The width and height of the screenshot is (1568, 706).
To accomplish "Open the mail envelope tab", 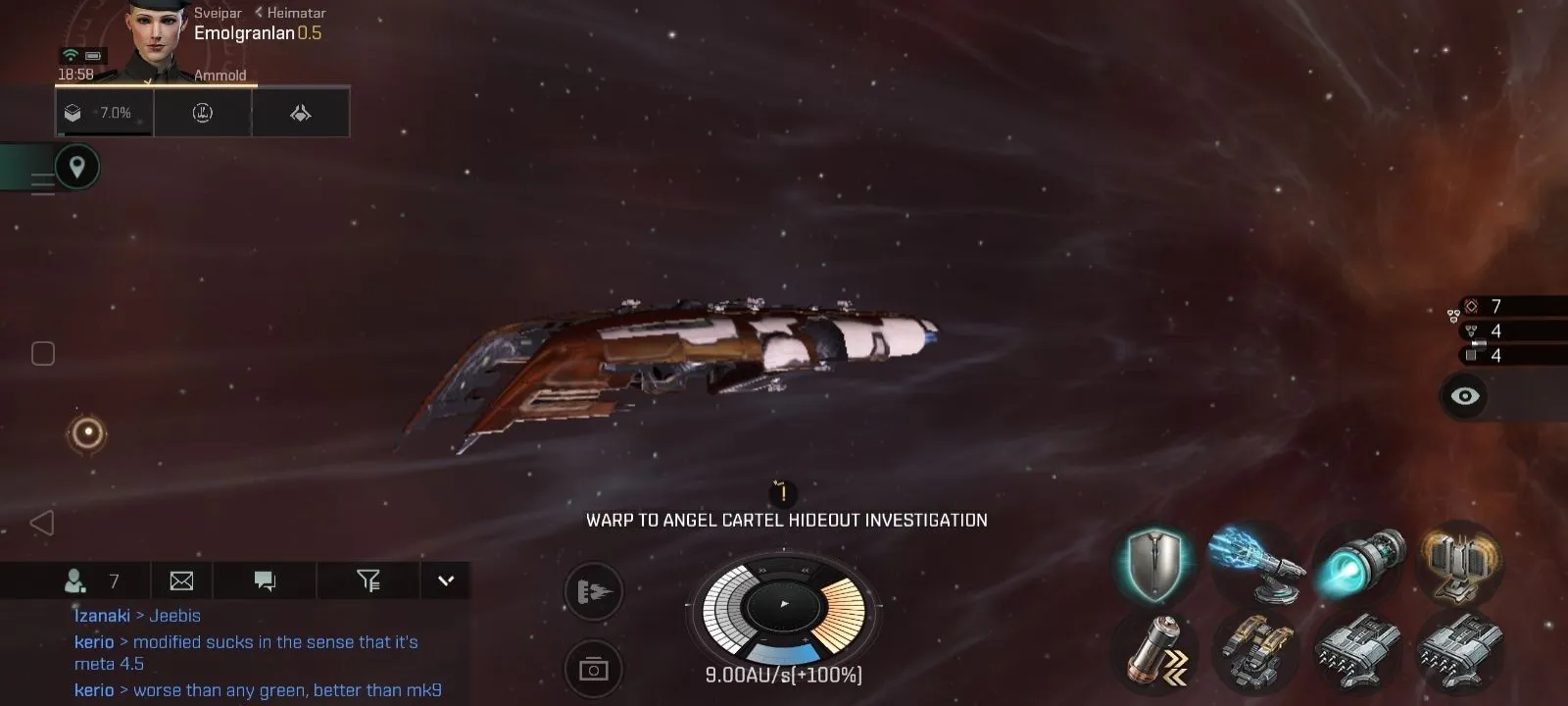I will [x=181, y=581].
